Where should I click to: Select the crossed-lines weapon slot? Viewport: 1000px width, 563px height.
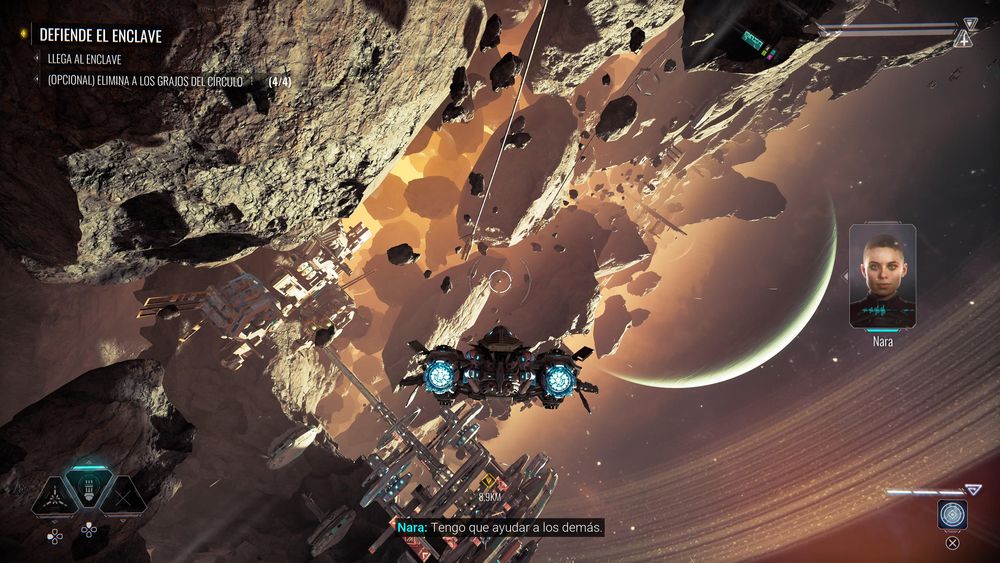click(x=123, y=496)
